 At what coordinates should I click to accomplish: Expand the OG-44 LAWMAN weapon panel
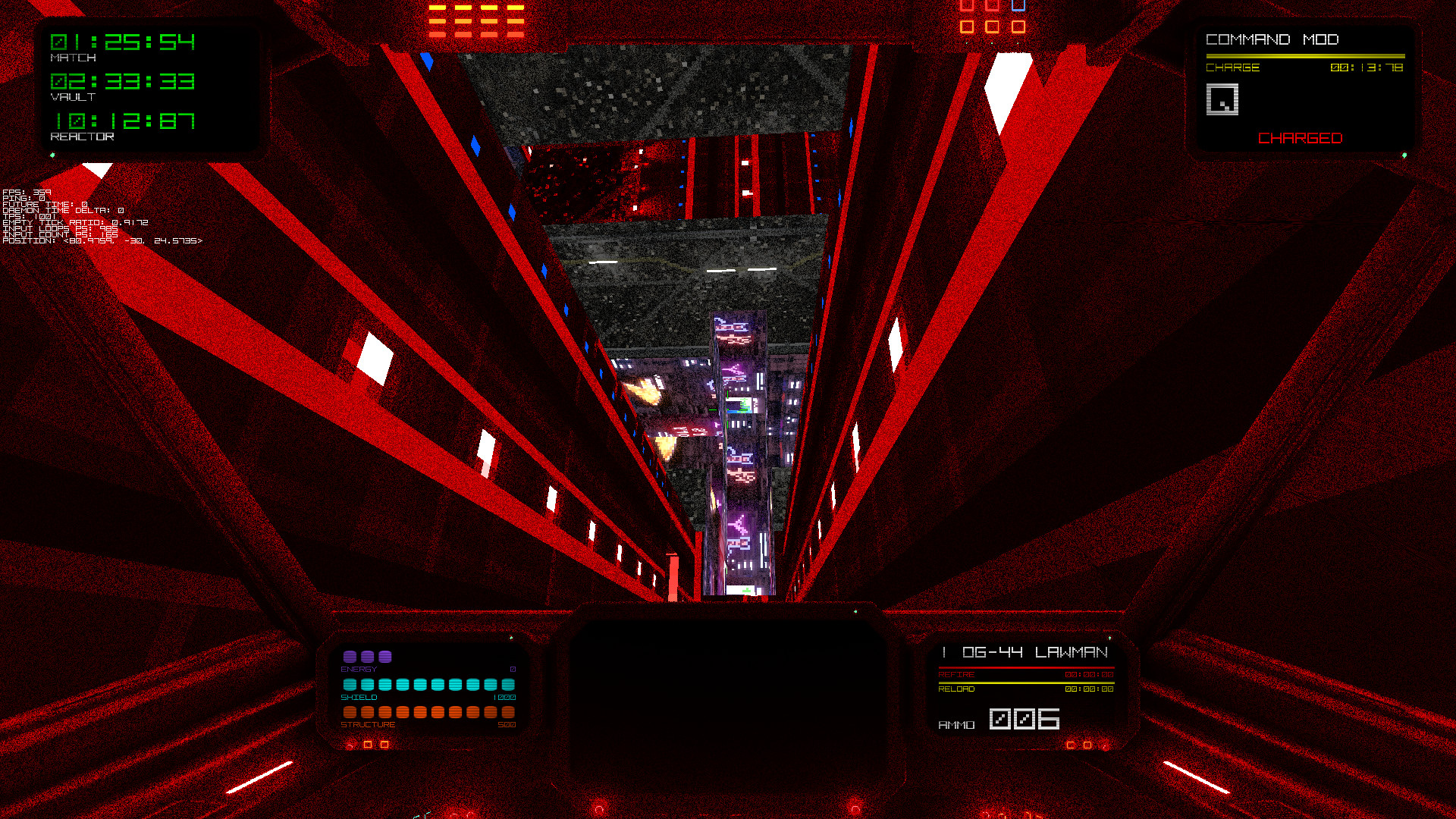[1025, 651]
